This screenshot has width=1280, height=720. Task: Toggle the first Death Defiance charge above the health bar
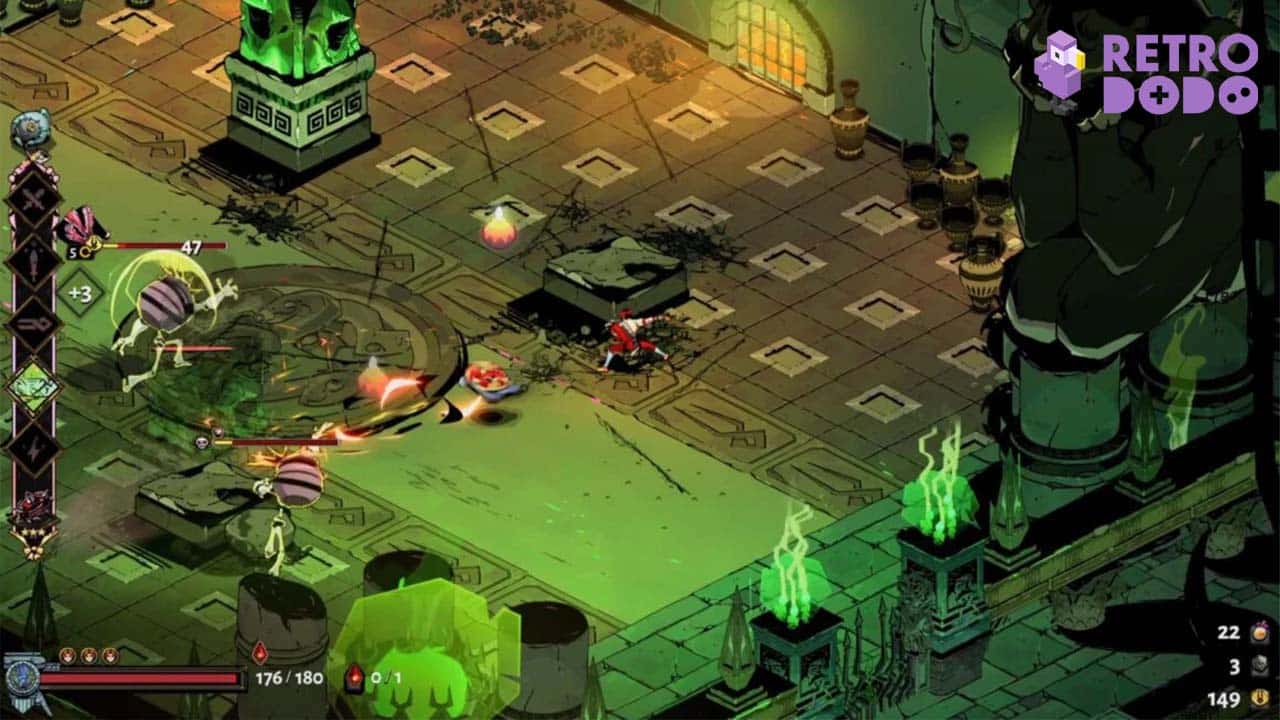click(67, 655)
